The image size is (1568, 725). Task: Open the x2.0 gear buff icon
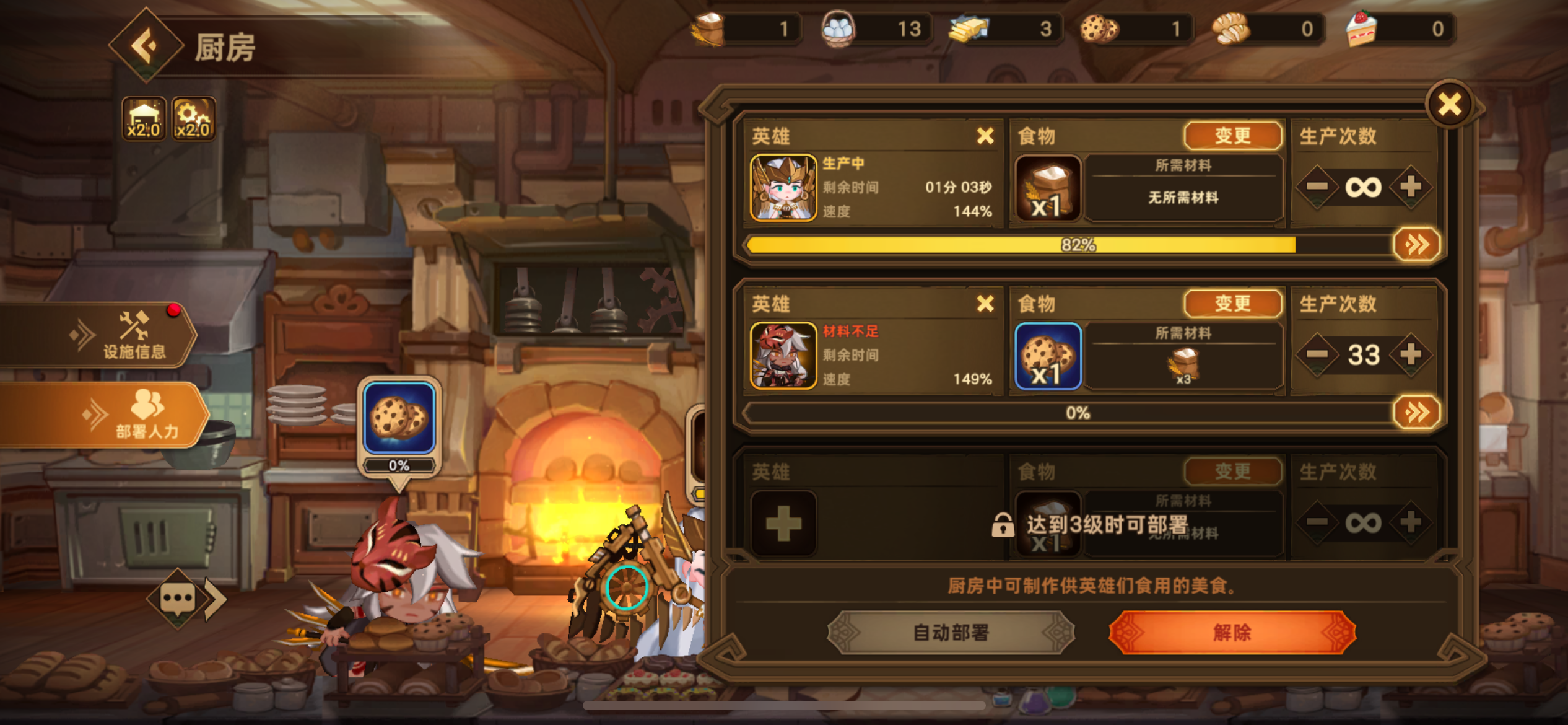pyautogui.click(x=193, y=118)
